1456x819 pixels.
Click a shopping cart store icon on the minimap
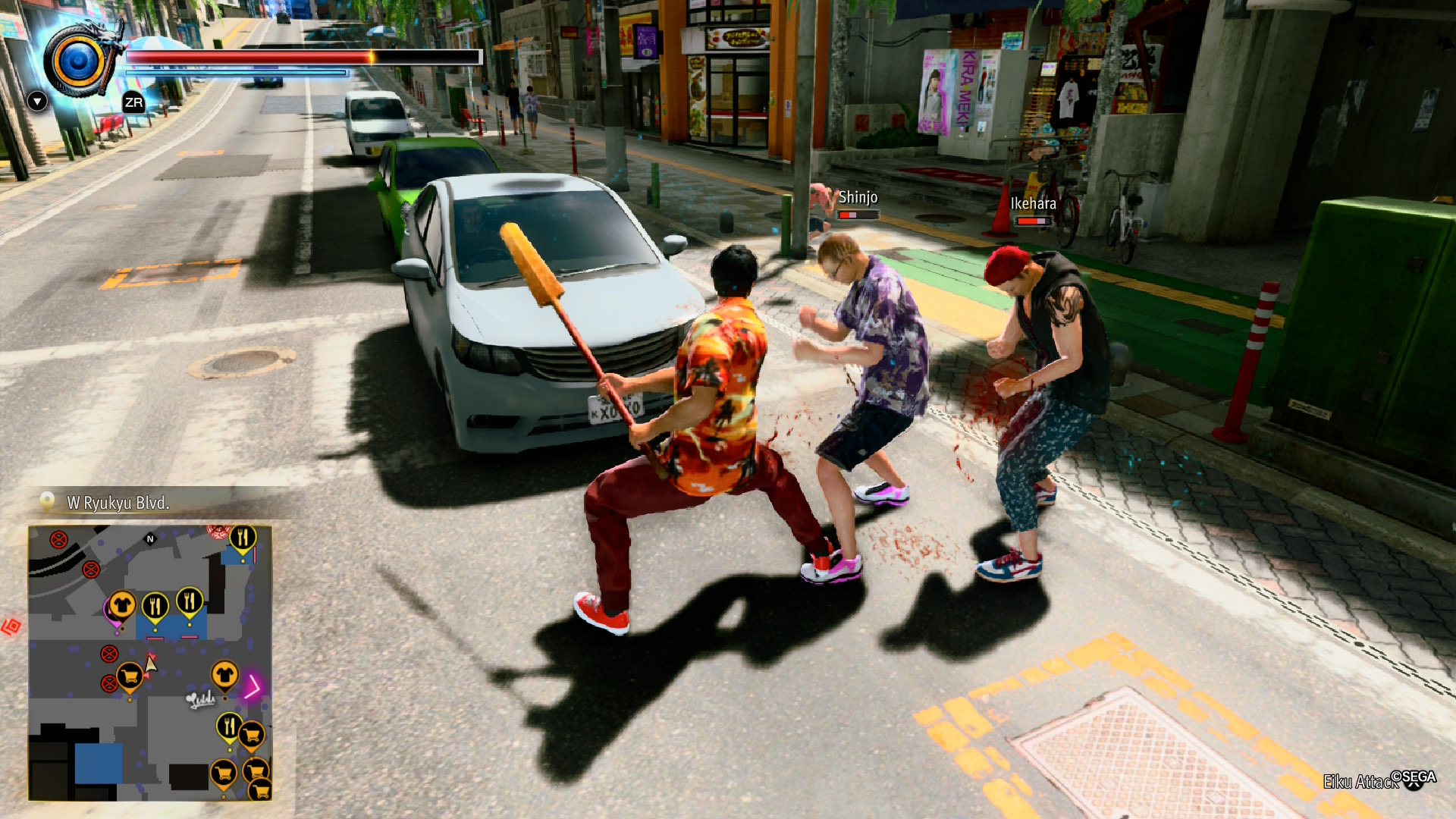(130, 674)
